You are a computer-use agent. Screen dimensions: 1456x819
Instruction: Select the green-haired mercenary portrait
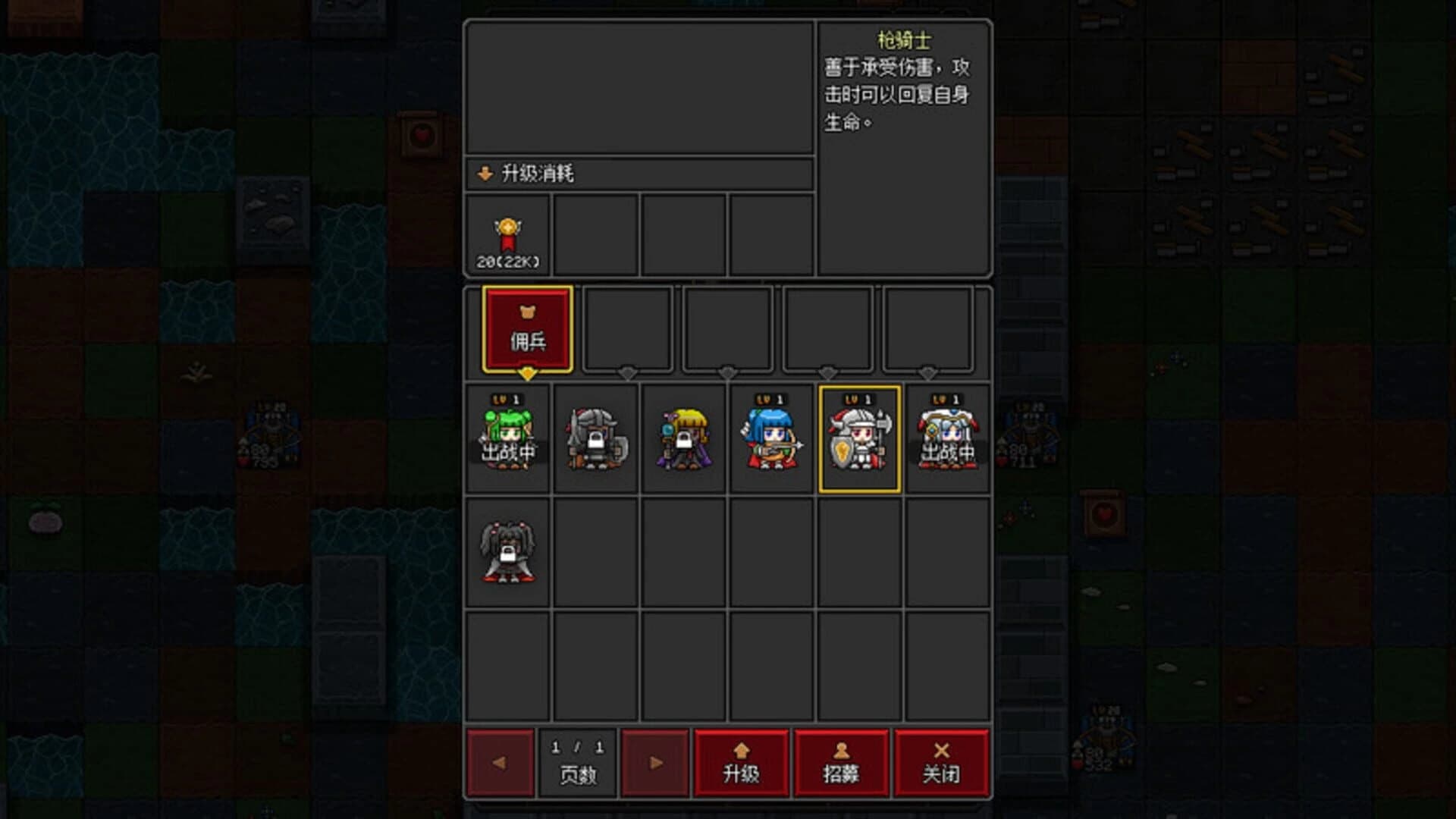click(x=507, y=438)
